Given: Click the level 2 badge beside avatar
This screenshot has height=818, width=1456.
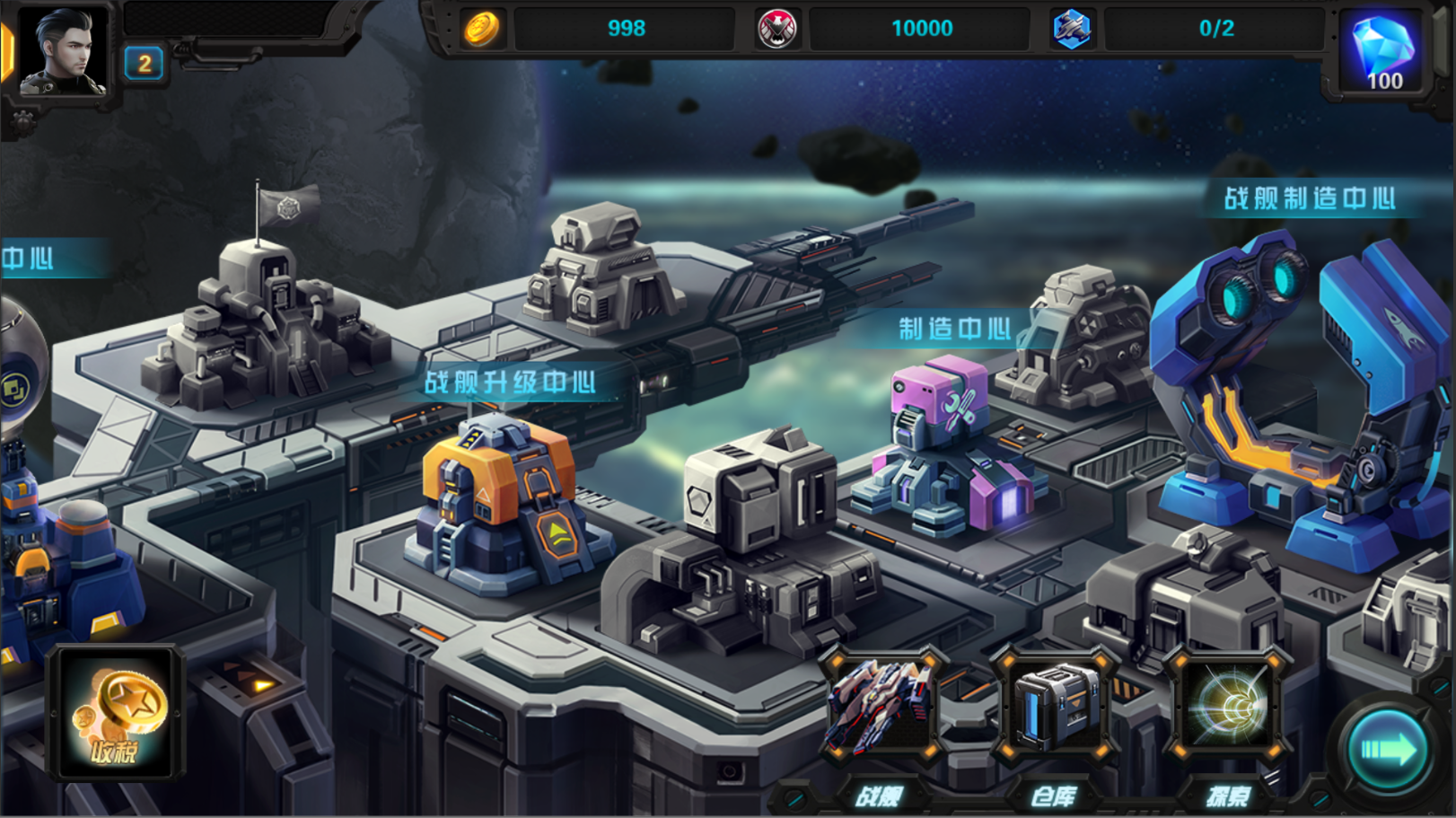Looking at the screenshot, I should pos(142,65).
